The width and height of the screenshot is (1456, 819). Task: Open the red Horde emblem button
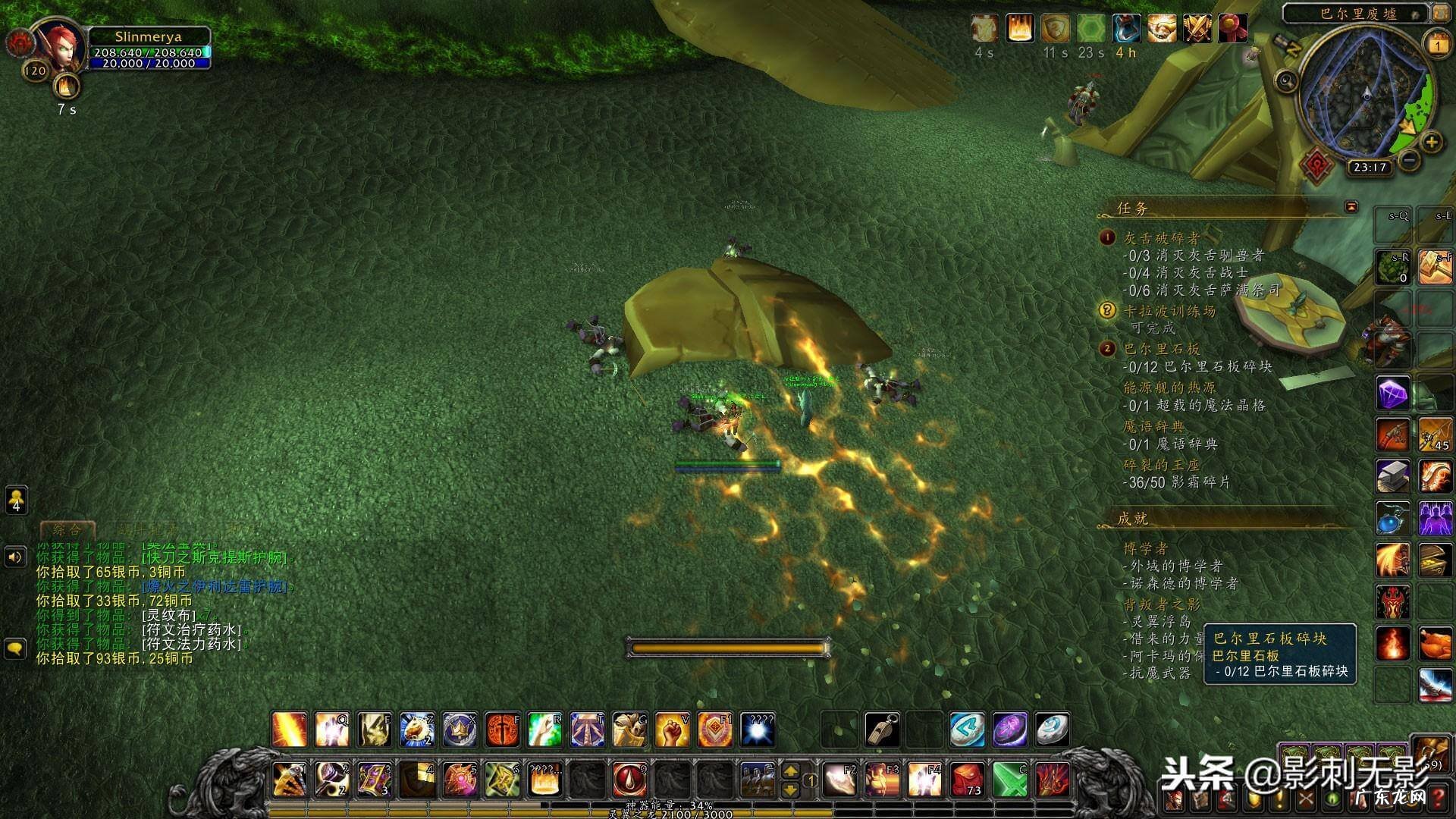tap(1318, 165)
